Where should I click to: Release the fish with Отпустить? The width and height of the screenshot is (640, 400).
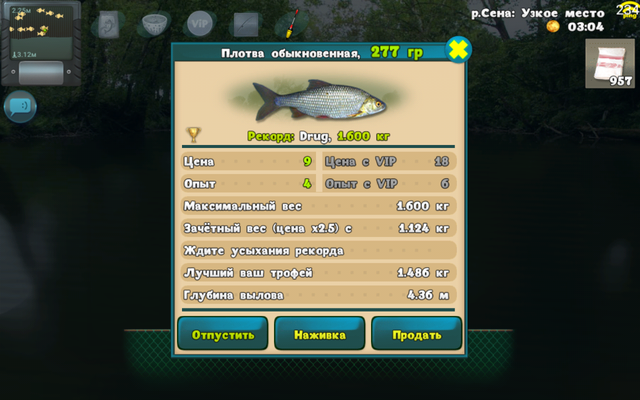pyautogui.click(x=222, y=334)
